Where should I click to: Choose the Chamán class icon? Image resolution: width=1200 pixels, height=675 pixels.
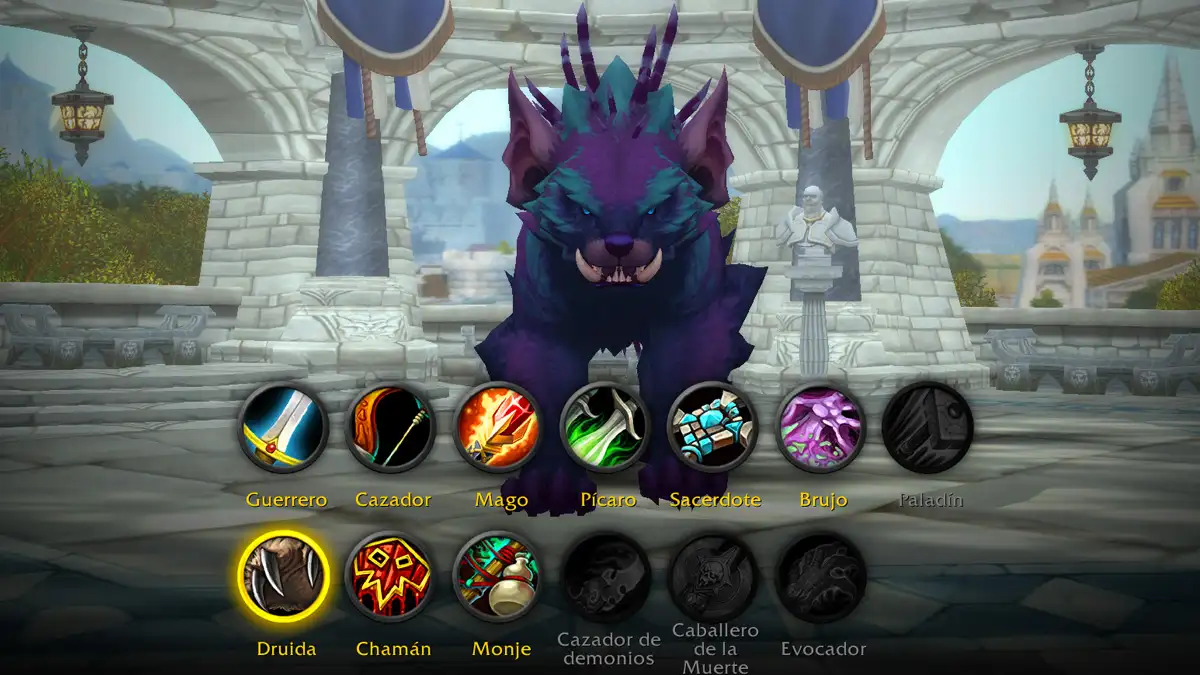pos(391,577)
